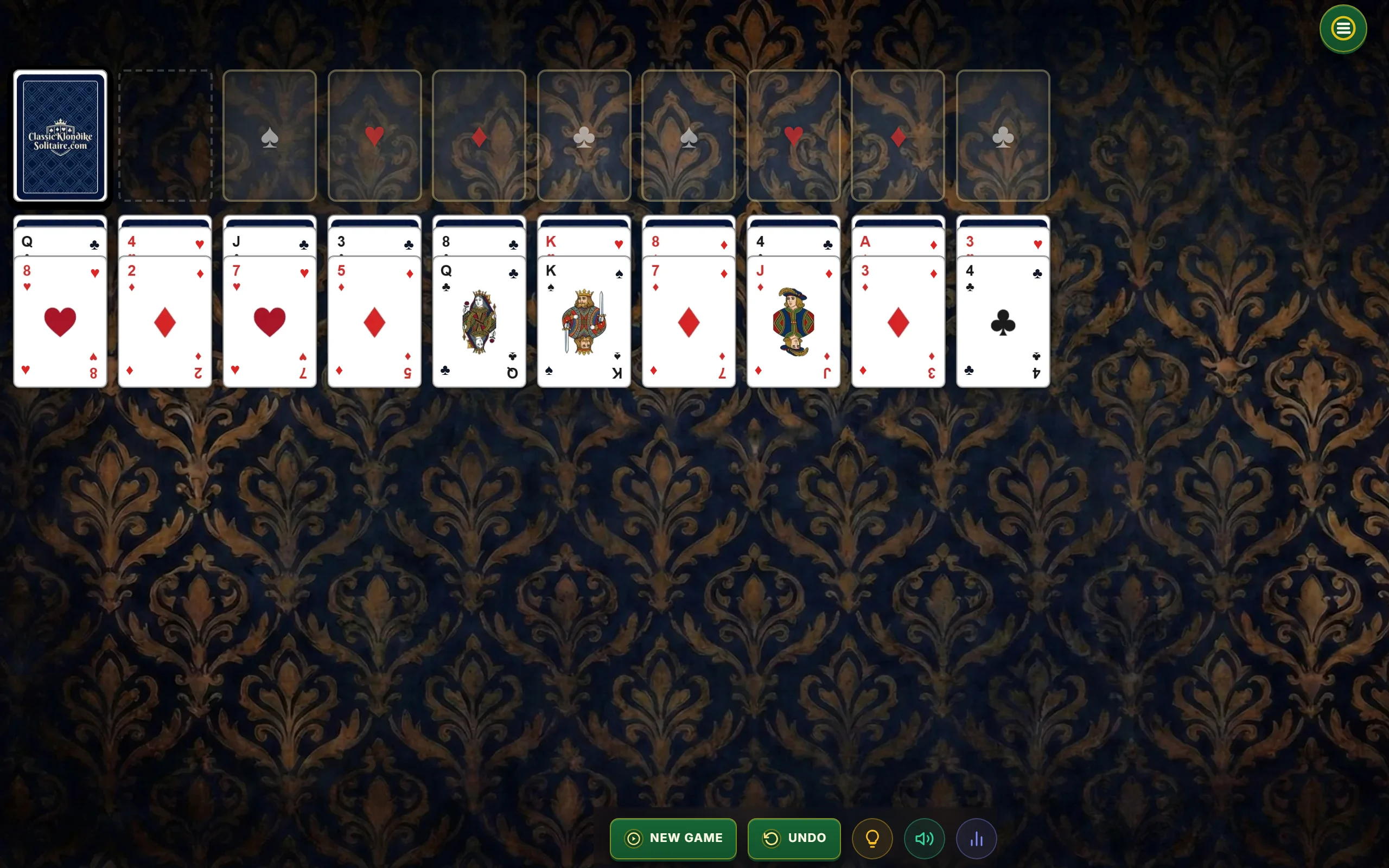1389x868 pixels.
Task: Click the empty dashed foundation slot
Action: click(x=165, y=136)
